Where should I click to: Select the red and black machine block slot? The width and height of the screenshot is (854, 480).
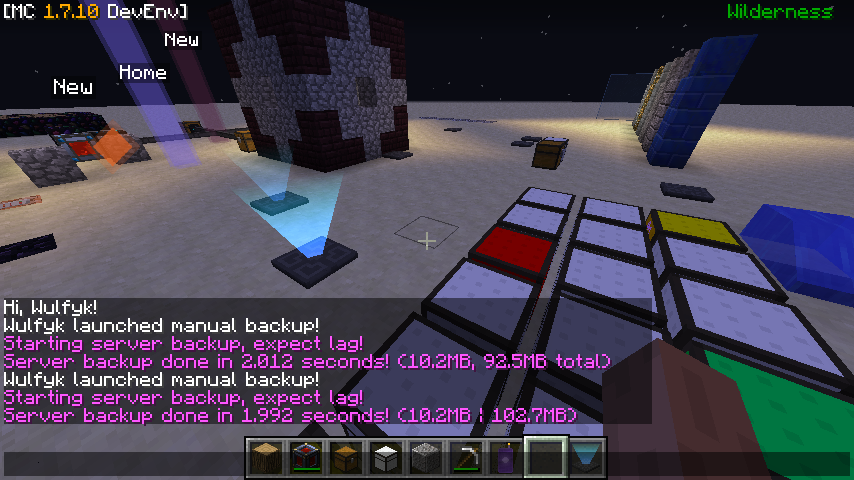[306, 458]
